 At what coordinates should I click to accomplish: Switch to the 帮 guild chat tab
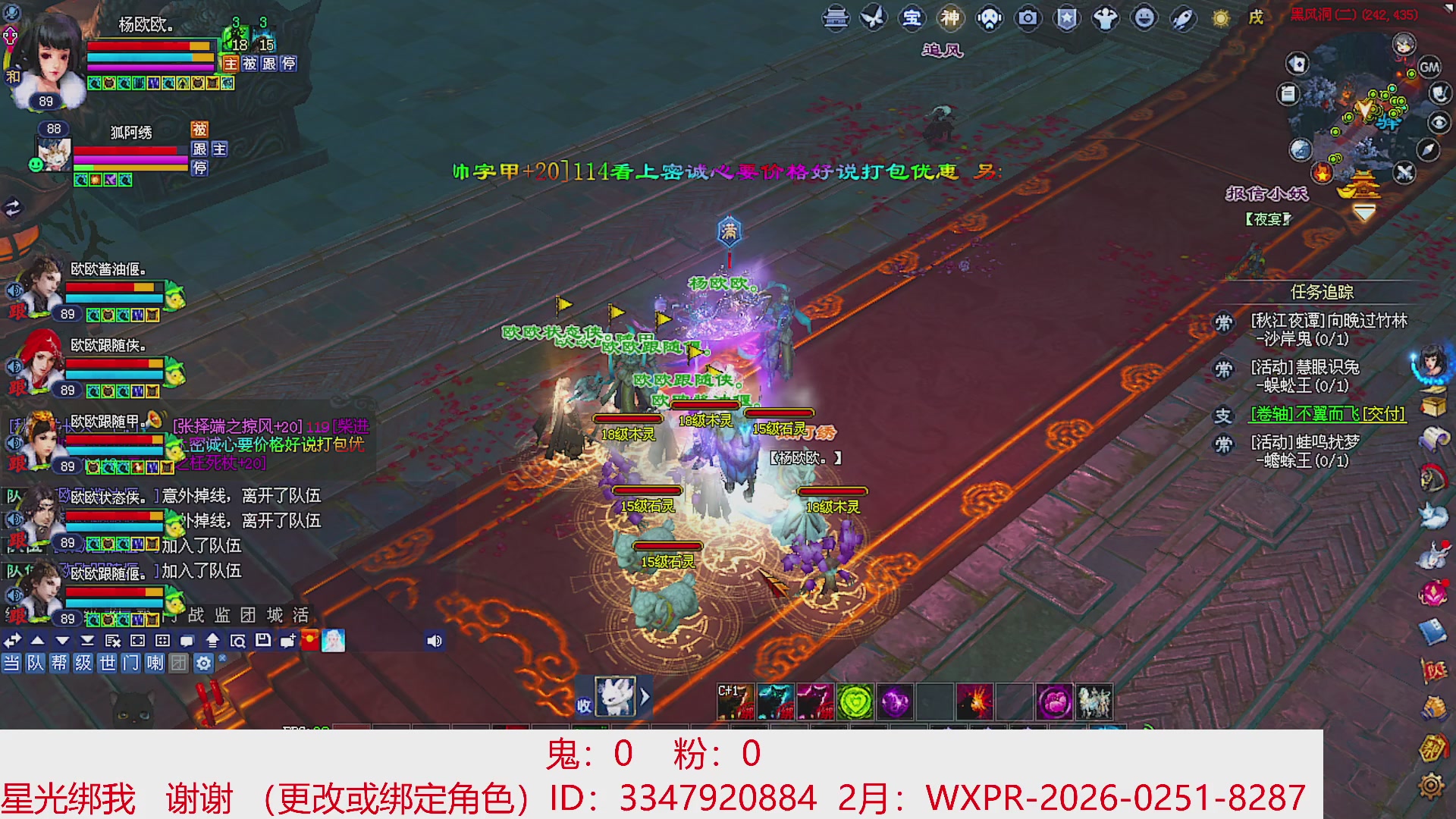[59, 664]
